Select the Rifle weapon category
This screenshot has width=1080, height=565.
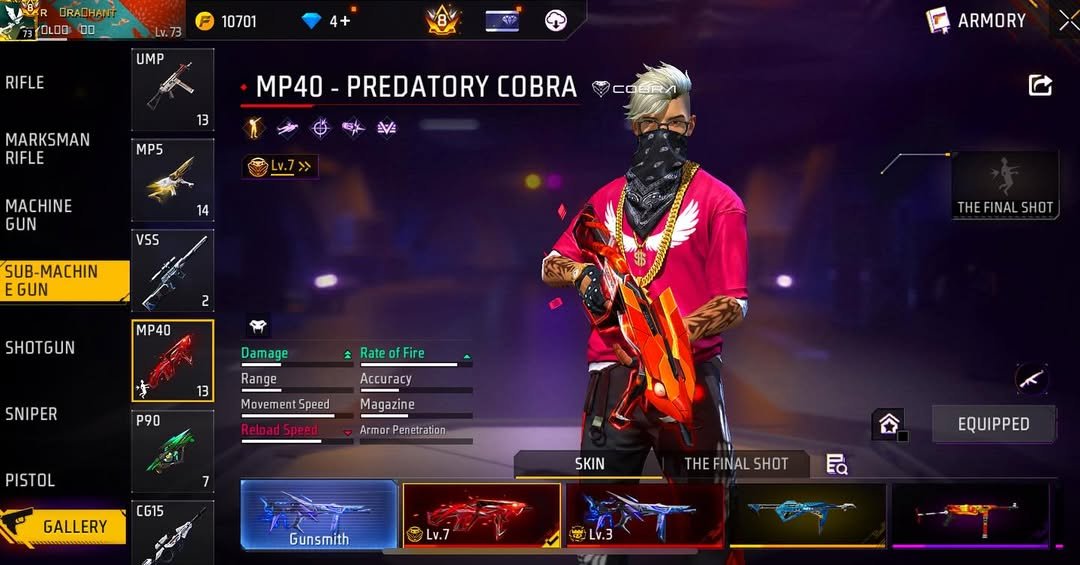tap(26, 83)
